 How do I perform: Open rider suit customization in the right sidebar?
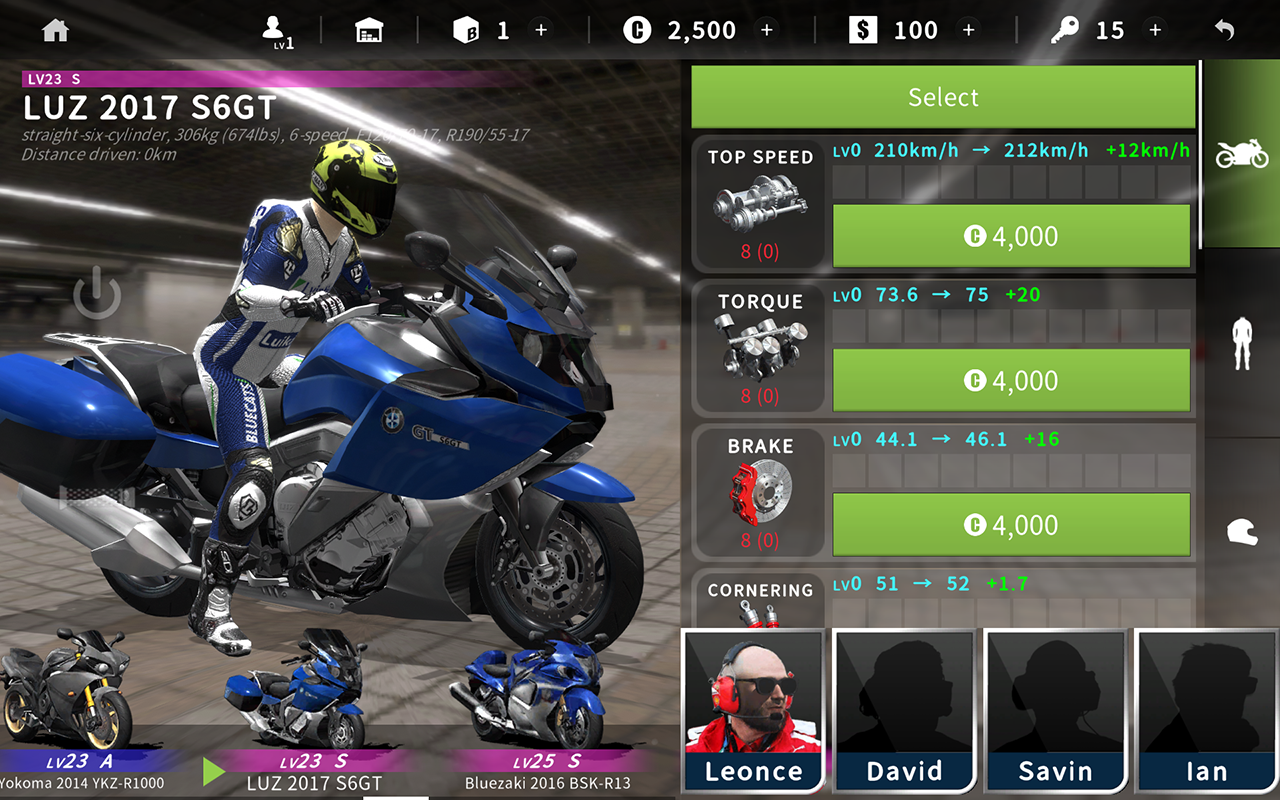point(1240,343)
